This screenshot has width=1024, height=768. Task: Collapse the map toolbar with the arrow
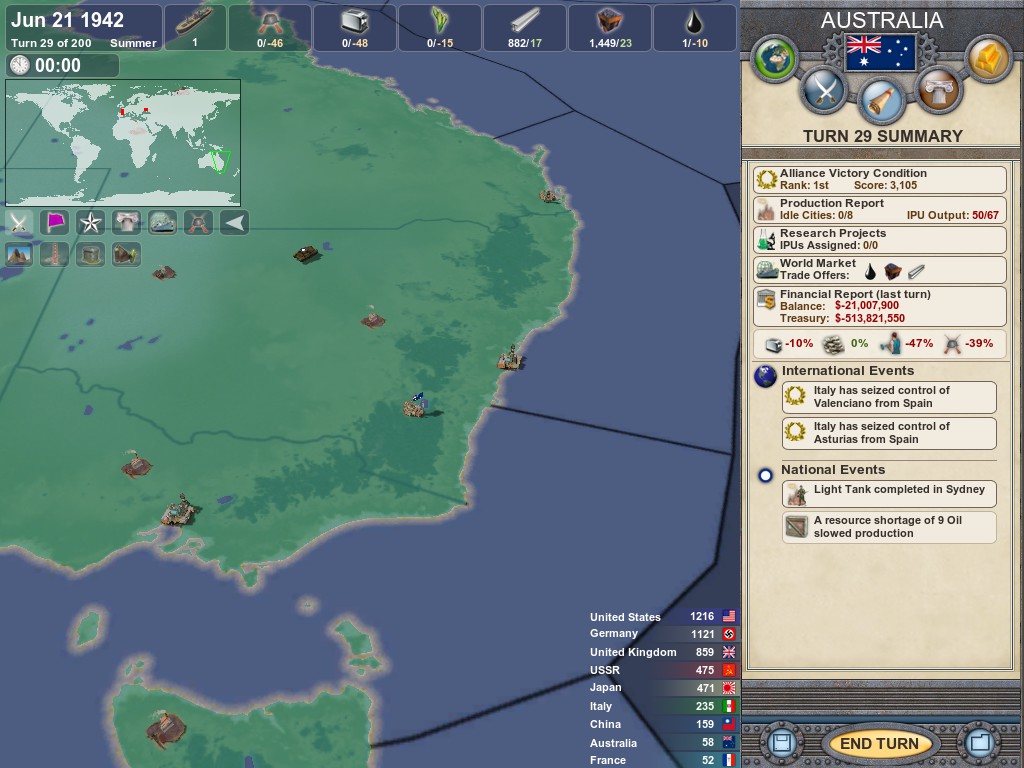234,222
